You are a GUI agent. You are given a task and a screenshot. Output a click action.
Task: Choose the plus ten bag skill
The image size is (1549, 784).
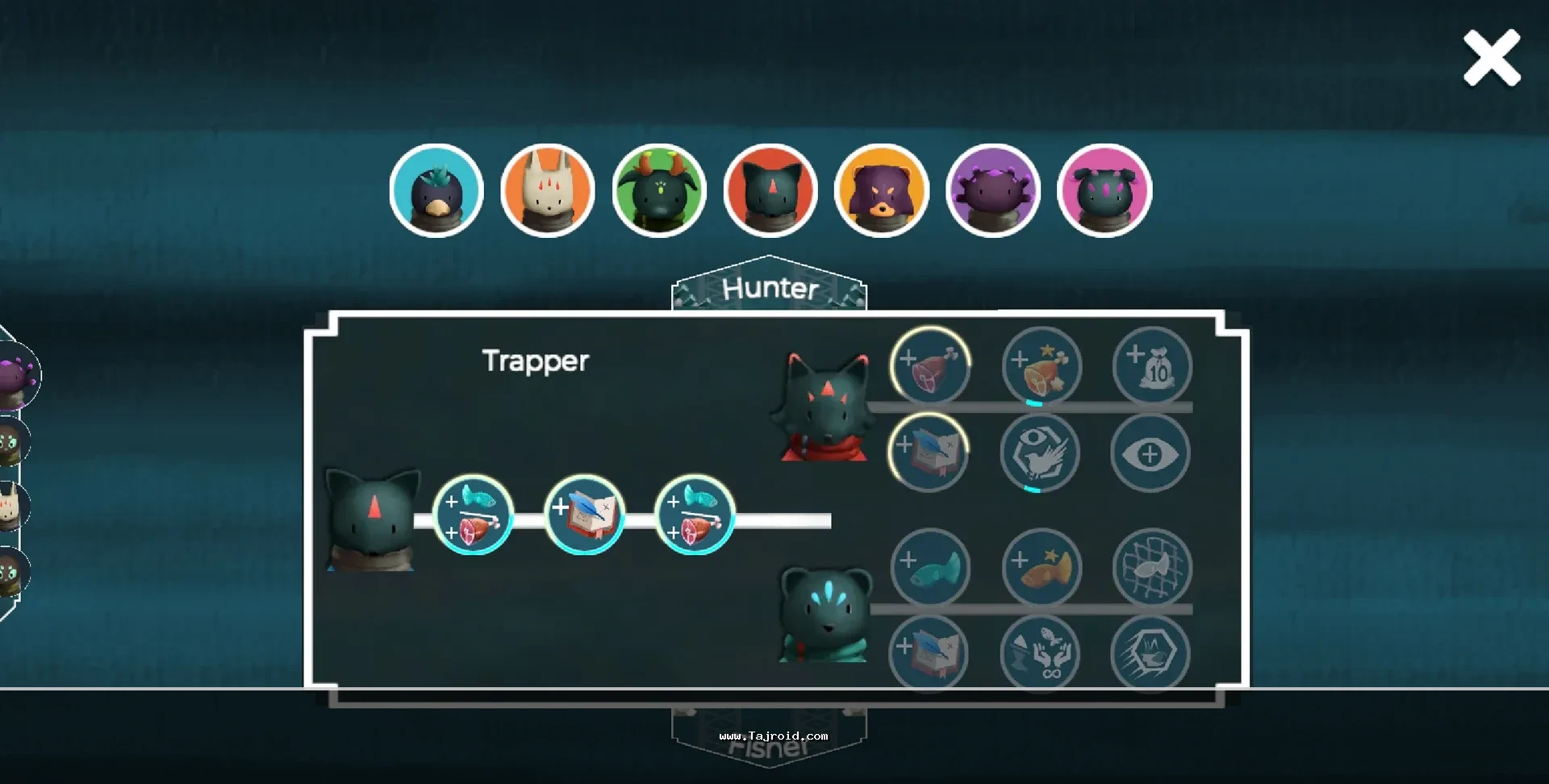click(x=1152, y=365)
